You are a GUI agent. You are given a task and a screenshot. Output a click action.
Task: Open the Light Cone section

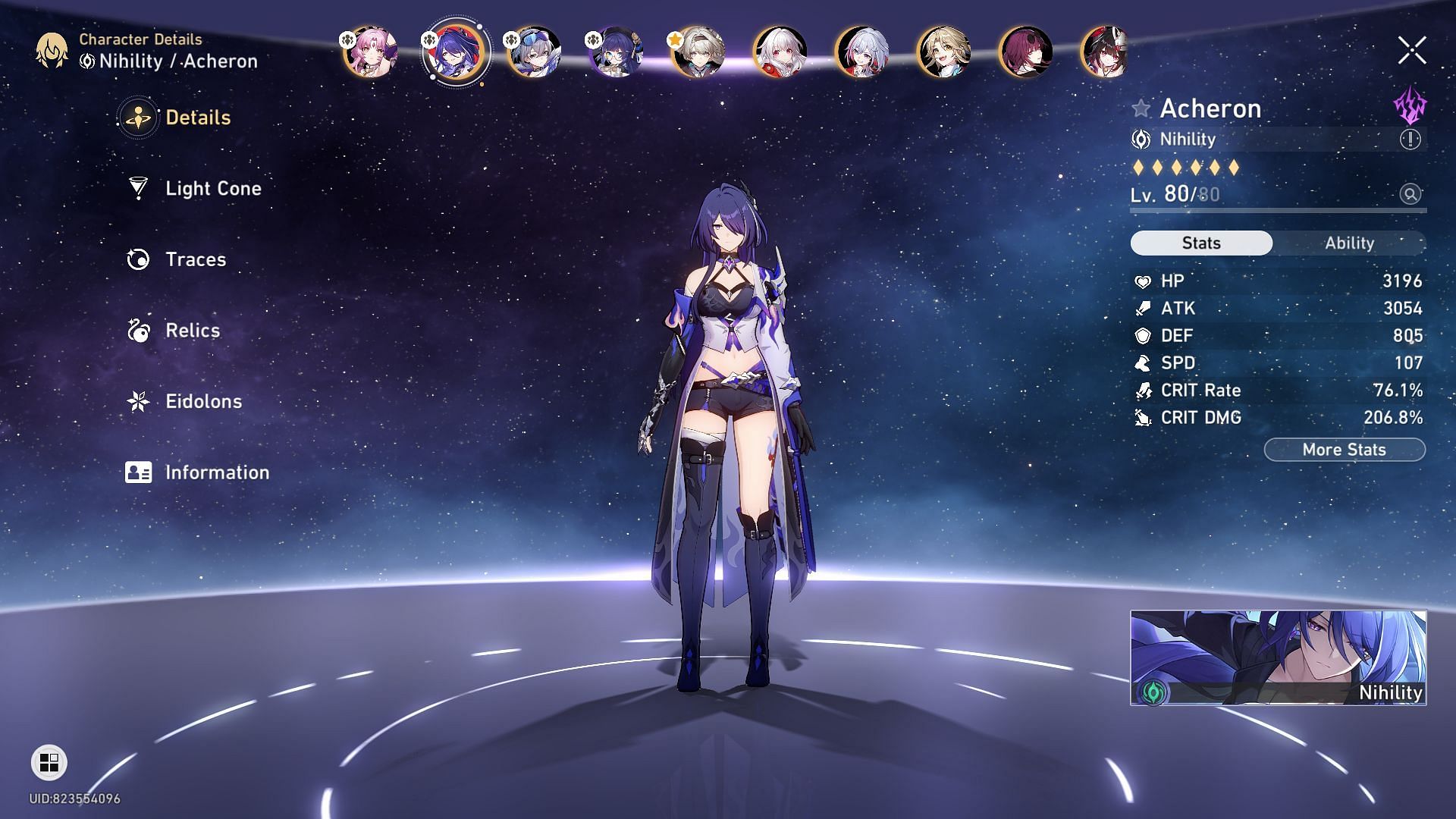pos(212,189)
